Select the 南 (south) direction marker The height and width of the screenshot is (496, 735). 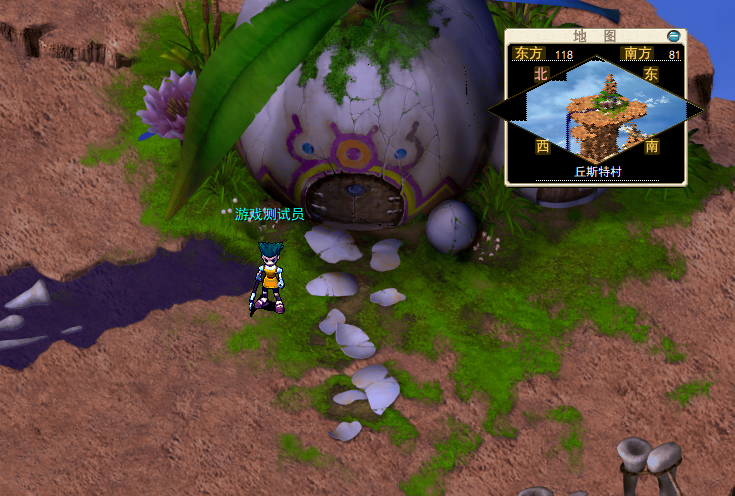pyautogui.click(x=652, y=146)
